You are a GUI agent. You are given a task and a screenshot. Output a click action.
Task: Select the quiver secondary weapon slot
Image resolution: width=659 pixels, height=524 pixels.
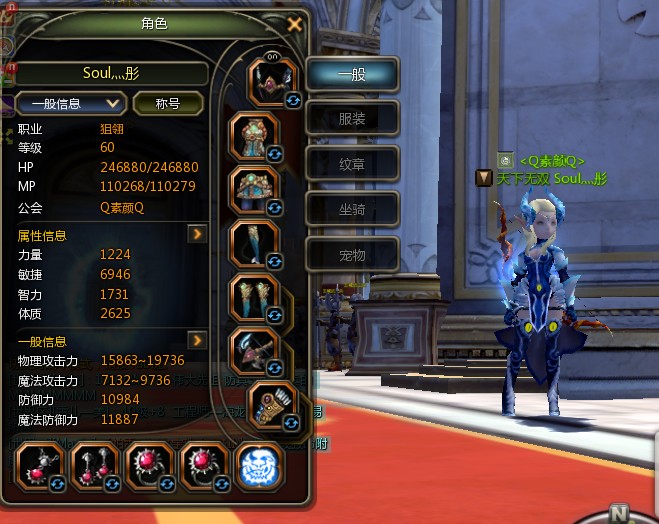pyautogui.click(x=272, y=404)
